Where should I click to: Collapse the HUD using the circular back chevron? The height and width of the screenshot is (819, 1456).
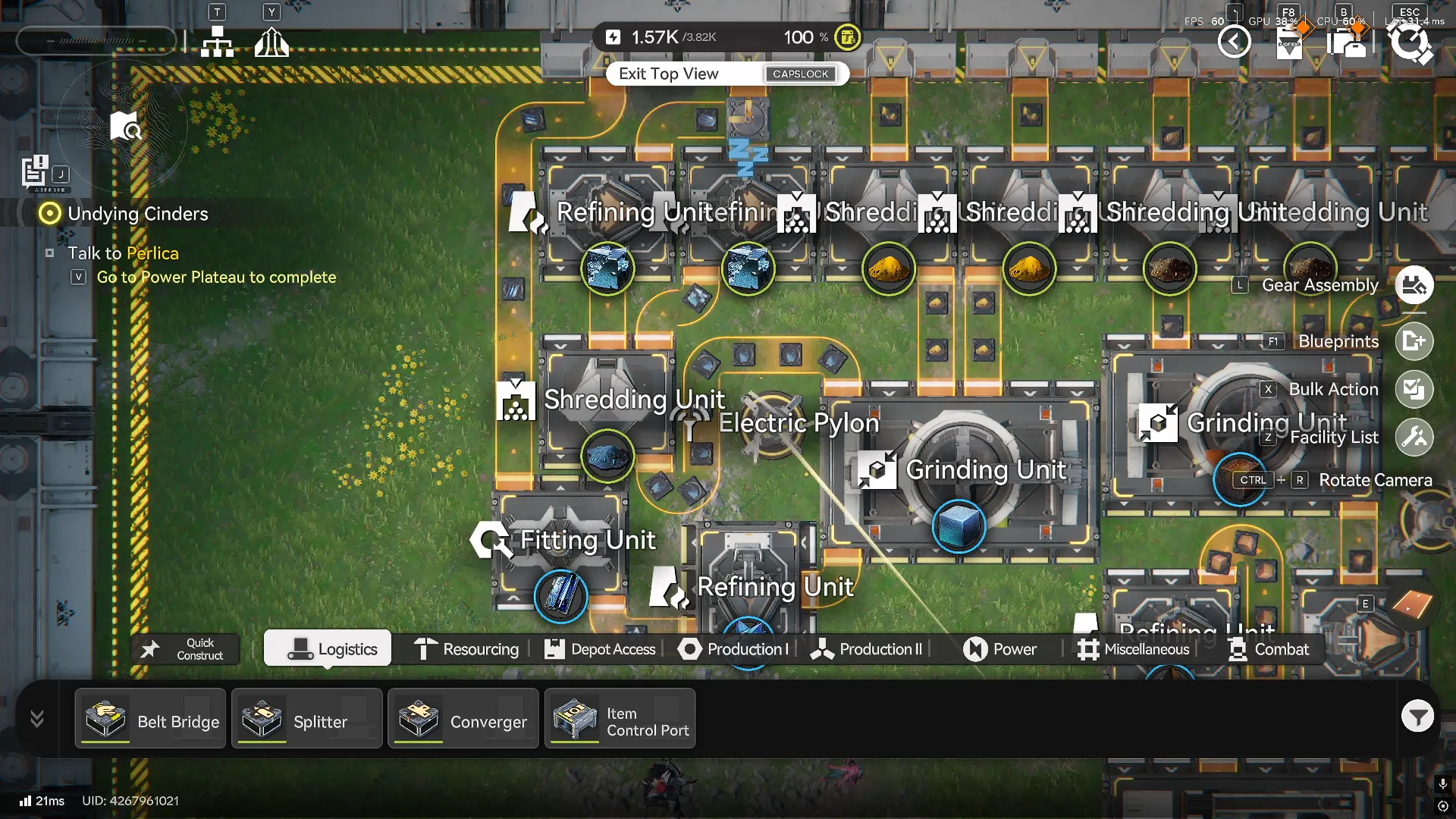coord(1235,42)
